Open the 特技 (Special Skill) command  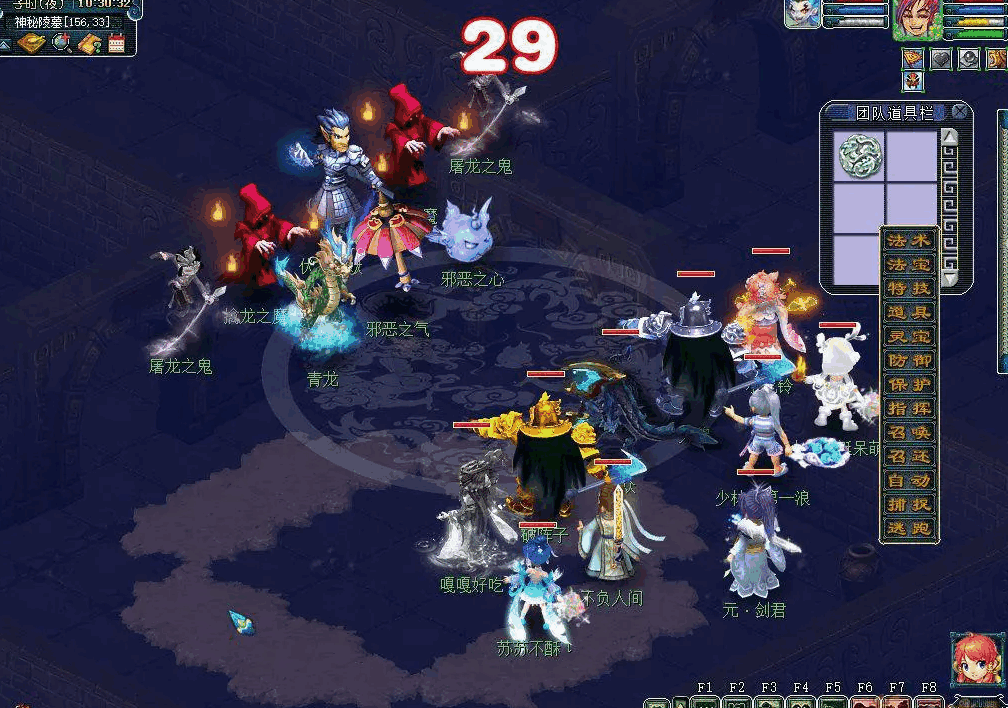point(909,289)
